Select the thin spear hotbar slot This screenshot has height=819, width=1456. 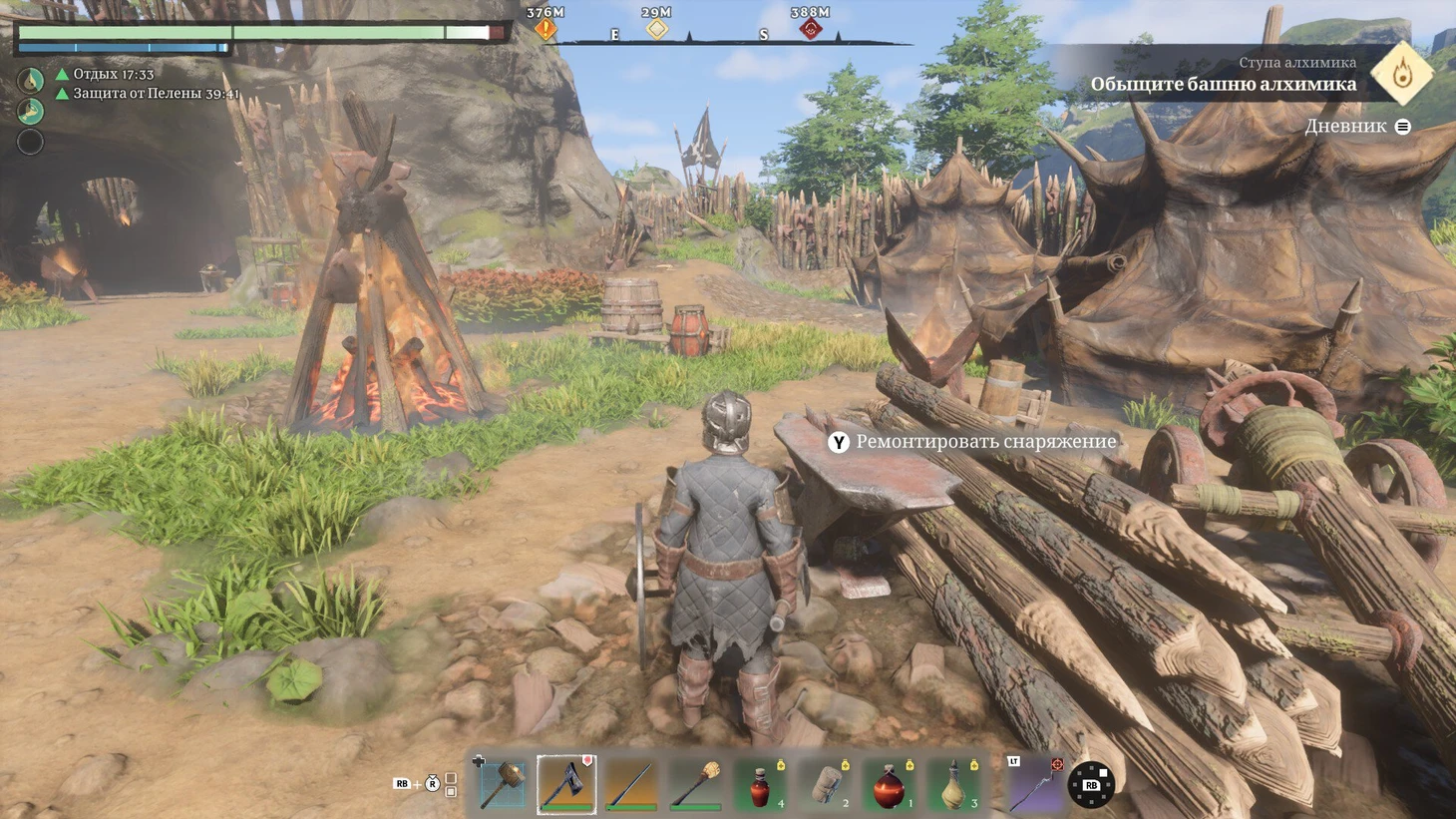(631, 784)
